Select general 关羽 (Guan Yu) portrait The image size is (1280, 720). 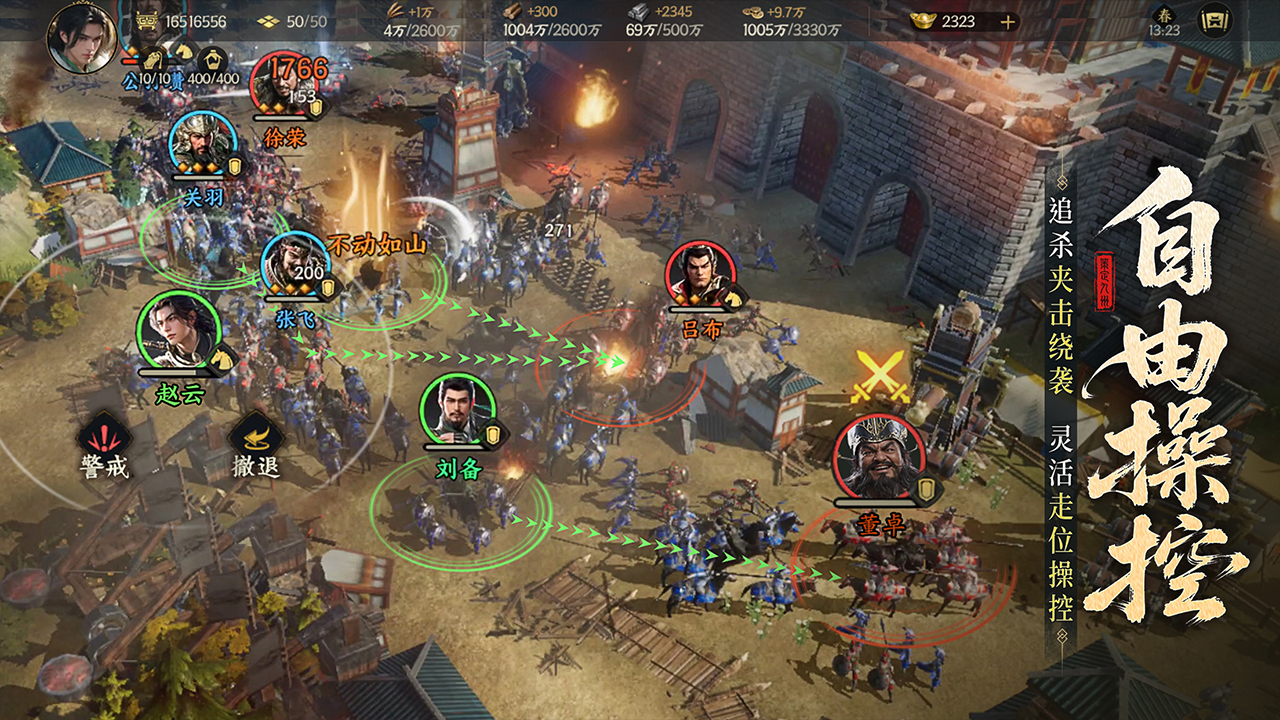[x=204, y=146]
